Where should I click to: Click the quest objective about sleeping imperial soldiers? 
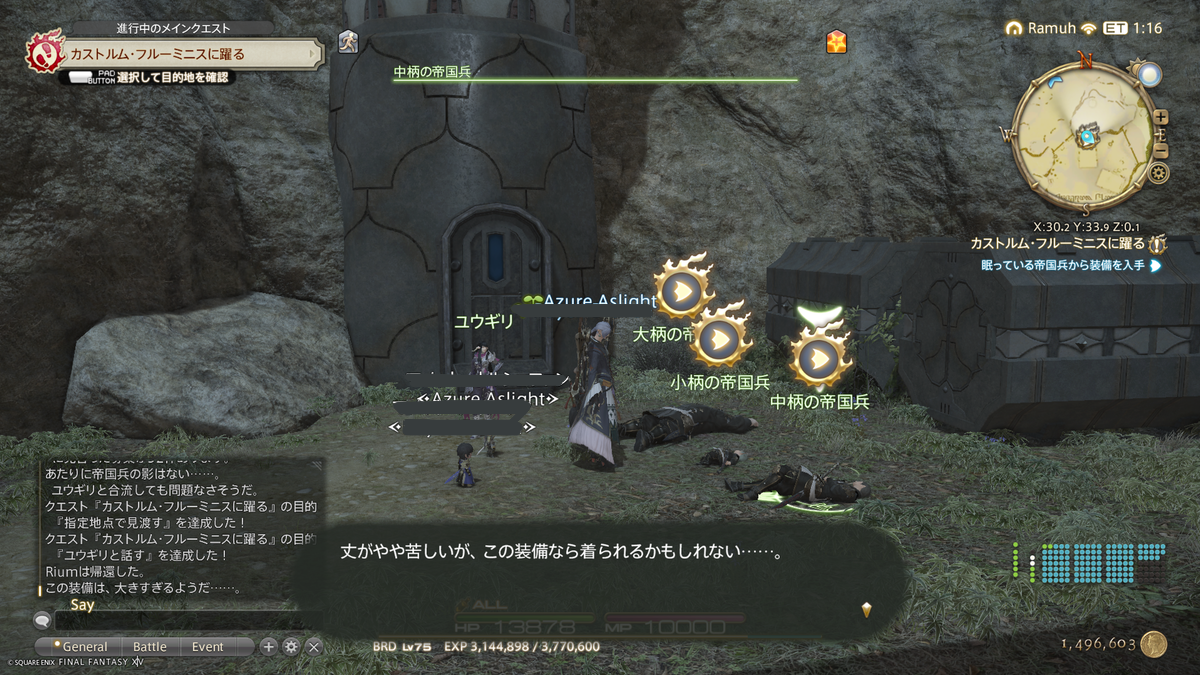(x=1063, y=266)
